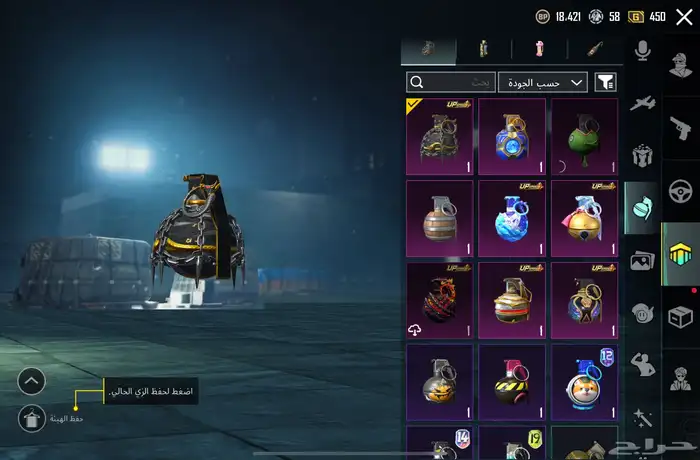Select the green balloon grenade skin
Screen dimensions: 700x460
pos(584,136)
